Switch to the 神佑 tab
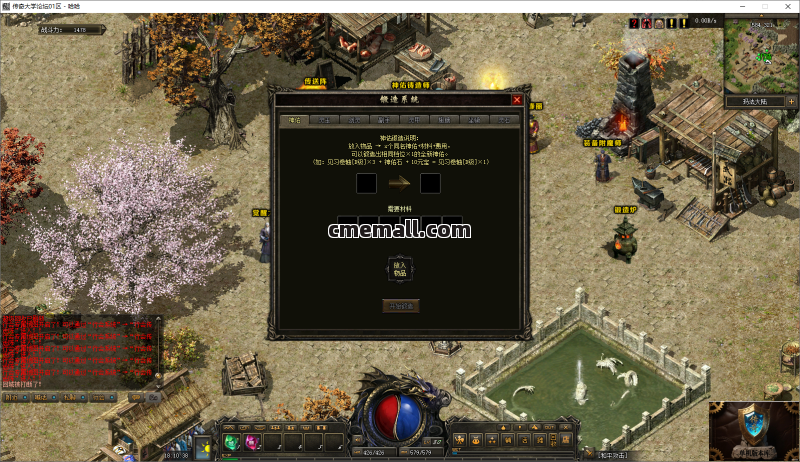Screen dimensions: 800x462 pos(295,120)
